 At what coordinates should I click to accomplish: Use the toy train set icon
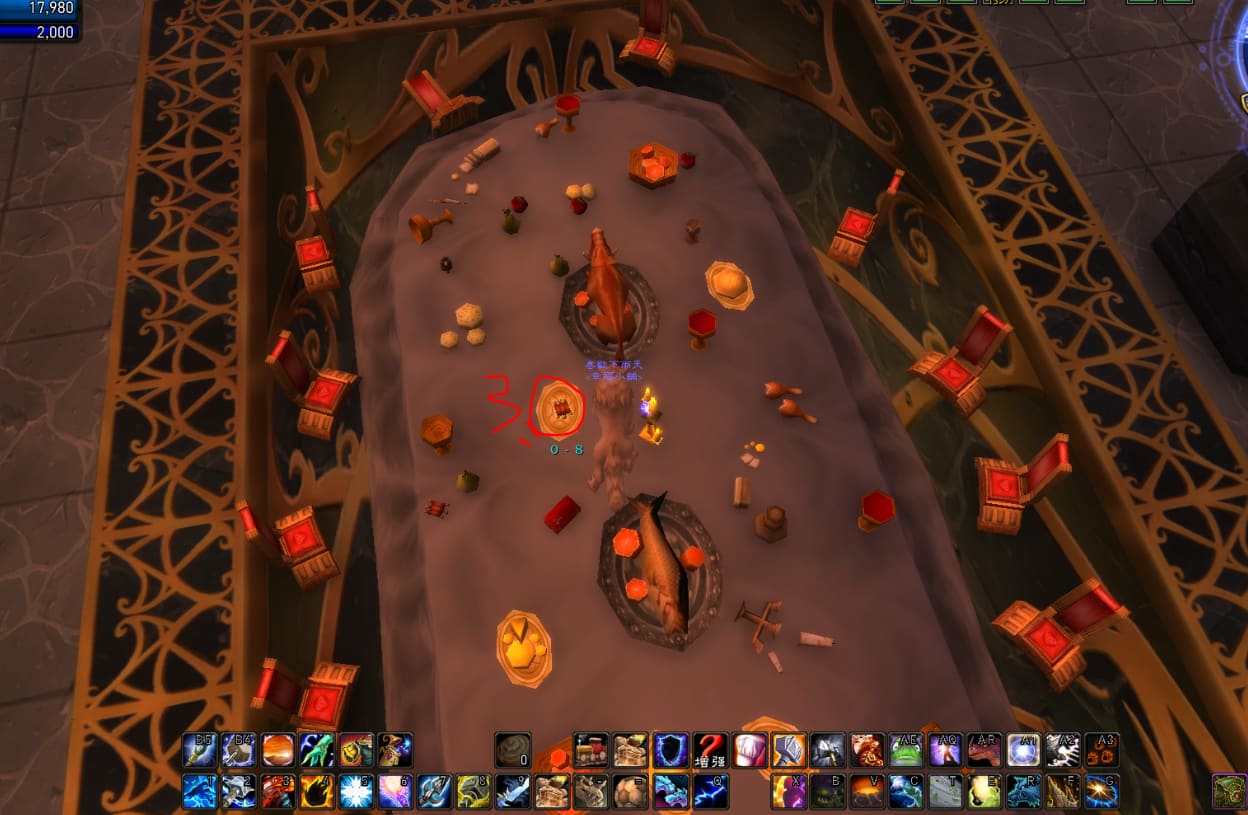[590, 750]
